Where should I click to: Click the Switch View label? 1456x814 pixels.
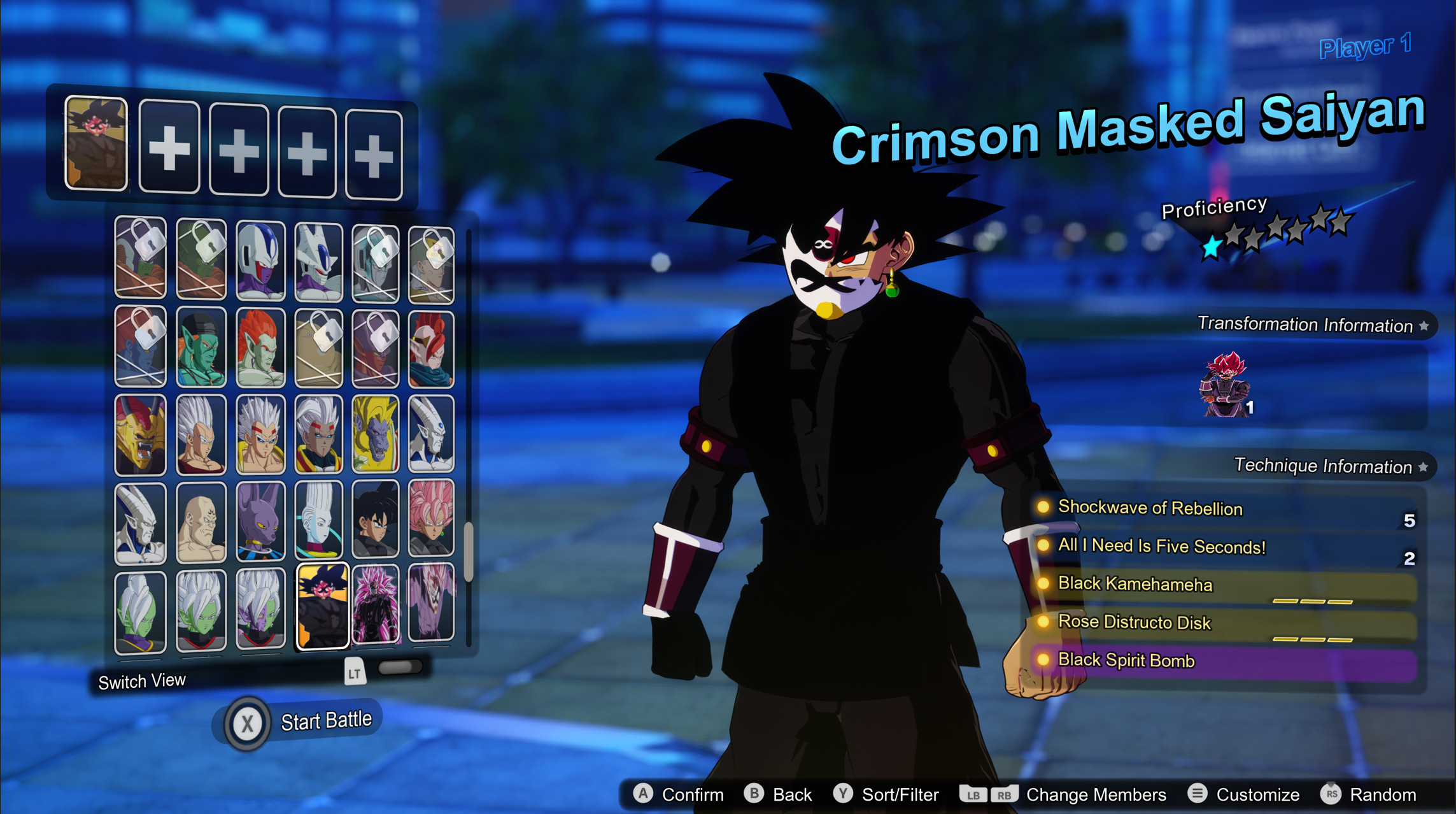pyautogui.click(x=143, y=680)
